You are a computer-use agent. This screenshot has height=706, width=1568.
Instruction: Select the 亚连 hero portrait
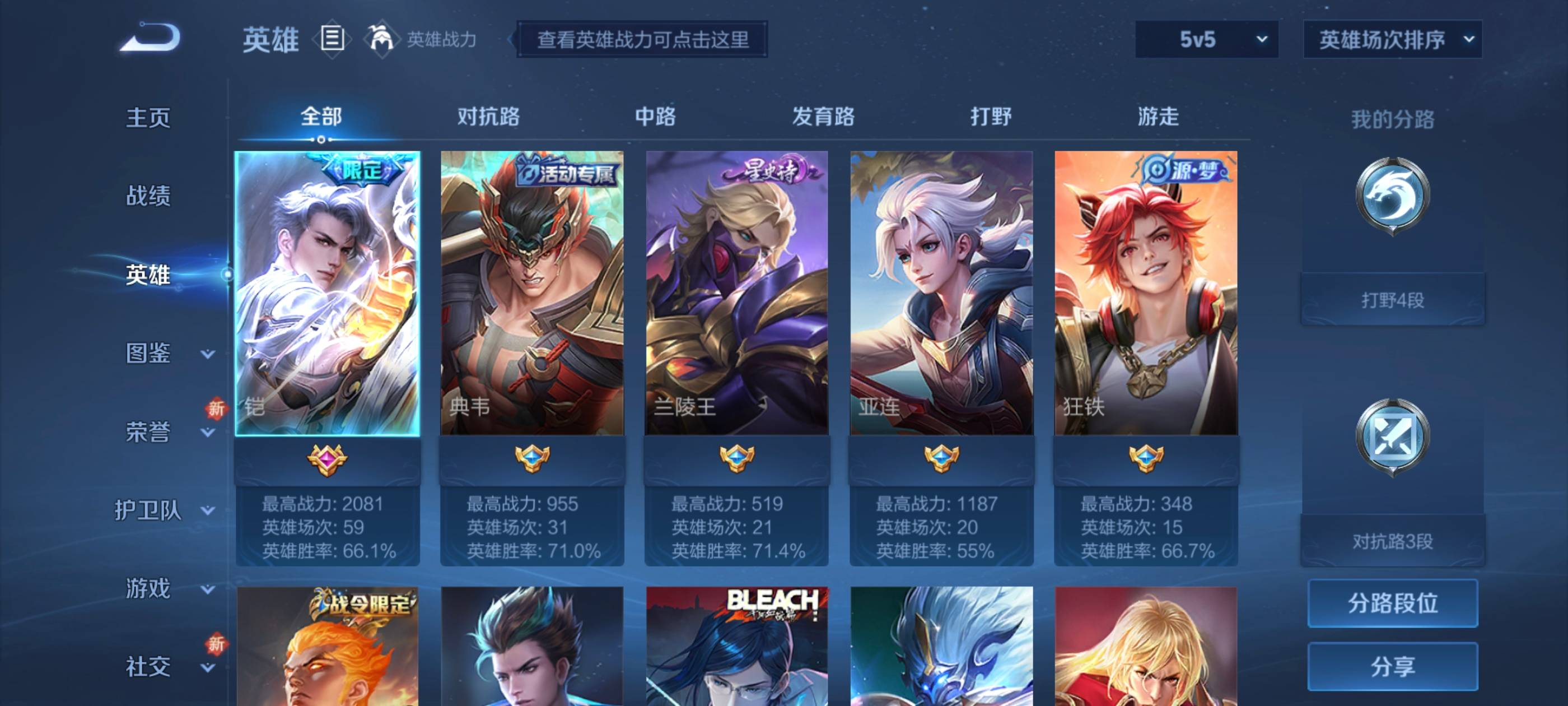click(943, 292)
